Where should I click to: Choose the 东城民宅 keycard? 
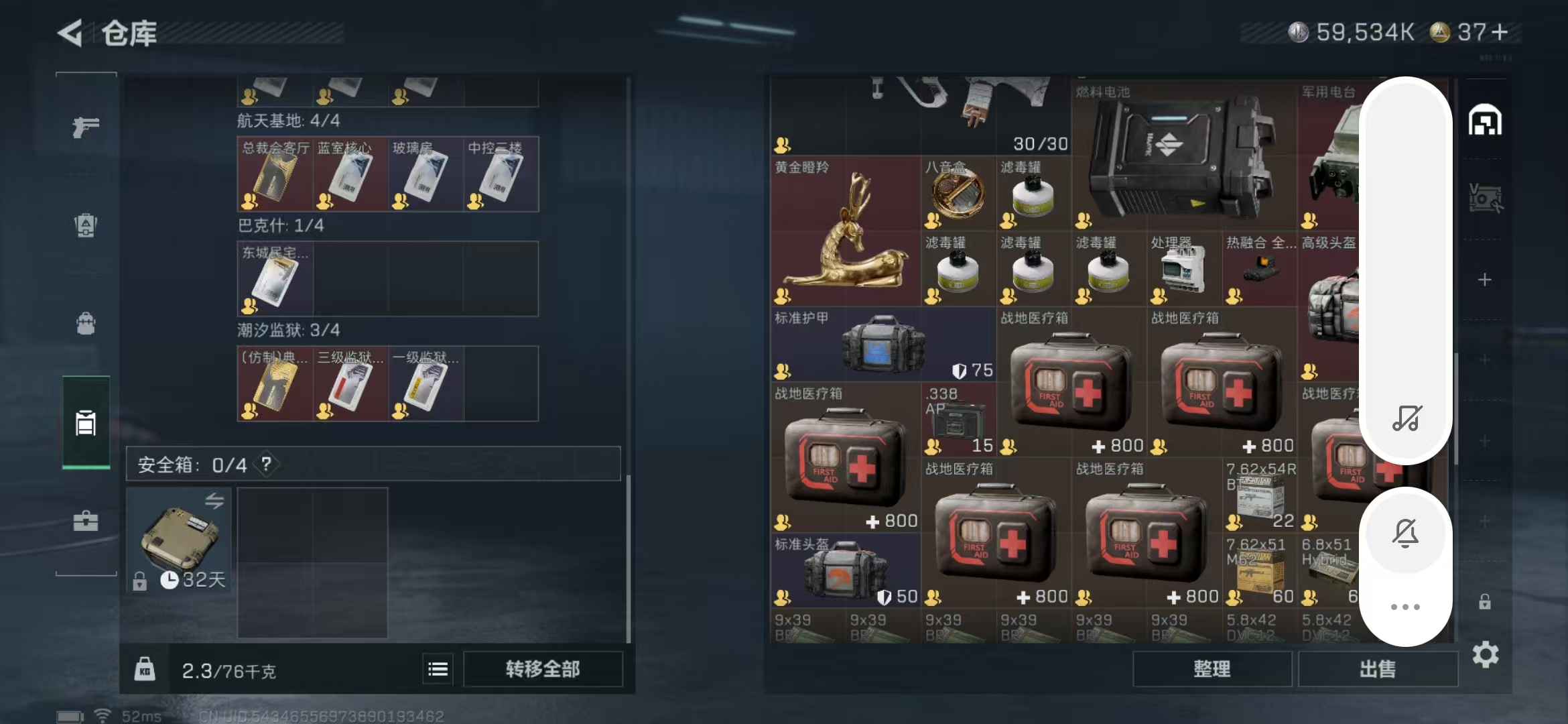[275, 280]
